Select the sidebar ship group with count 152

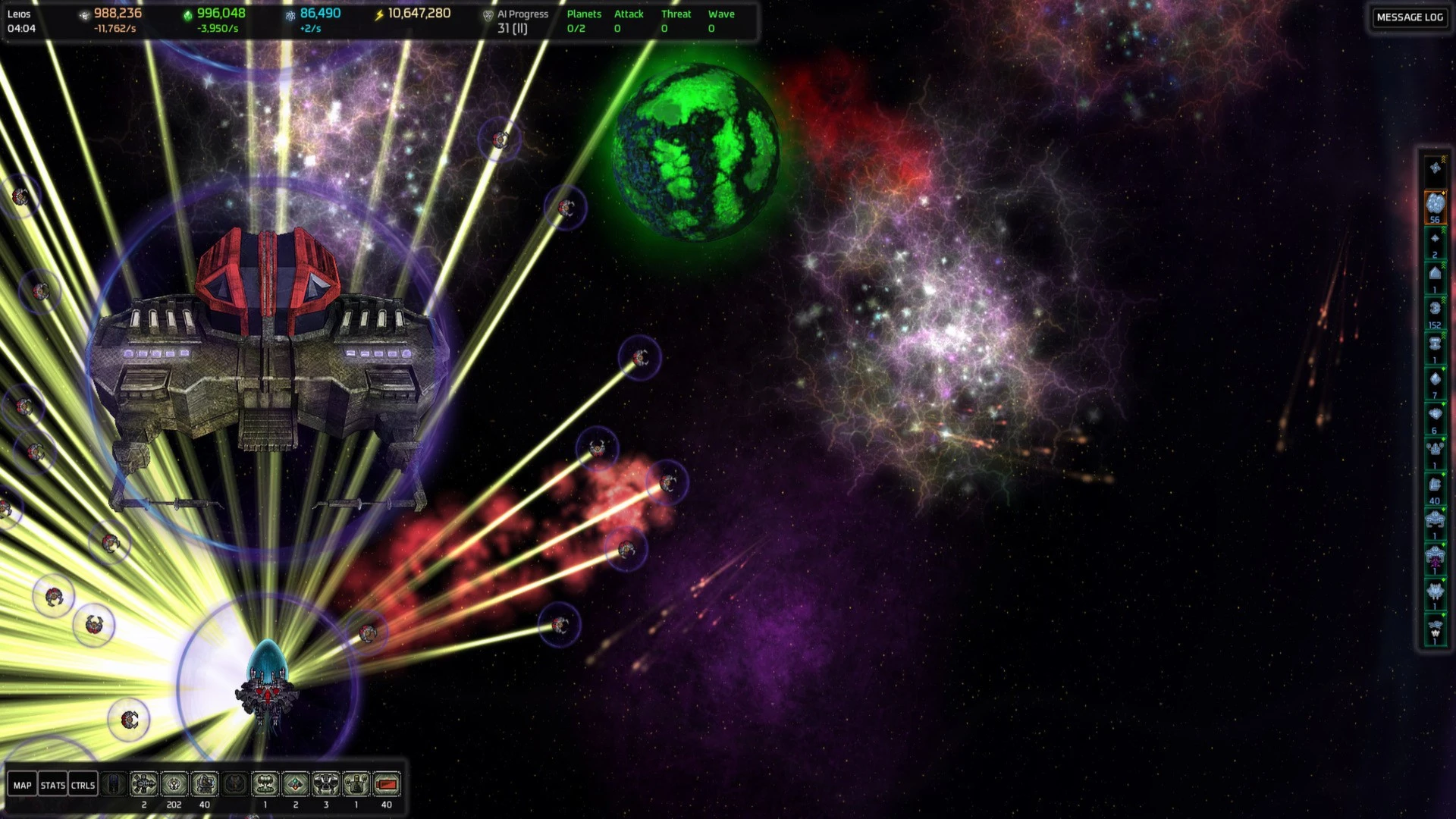pos(1435,309)
